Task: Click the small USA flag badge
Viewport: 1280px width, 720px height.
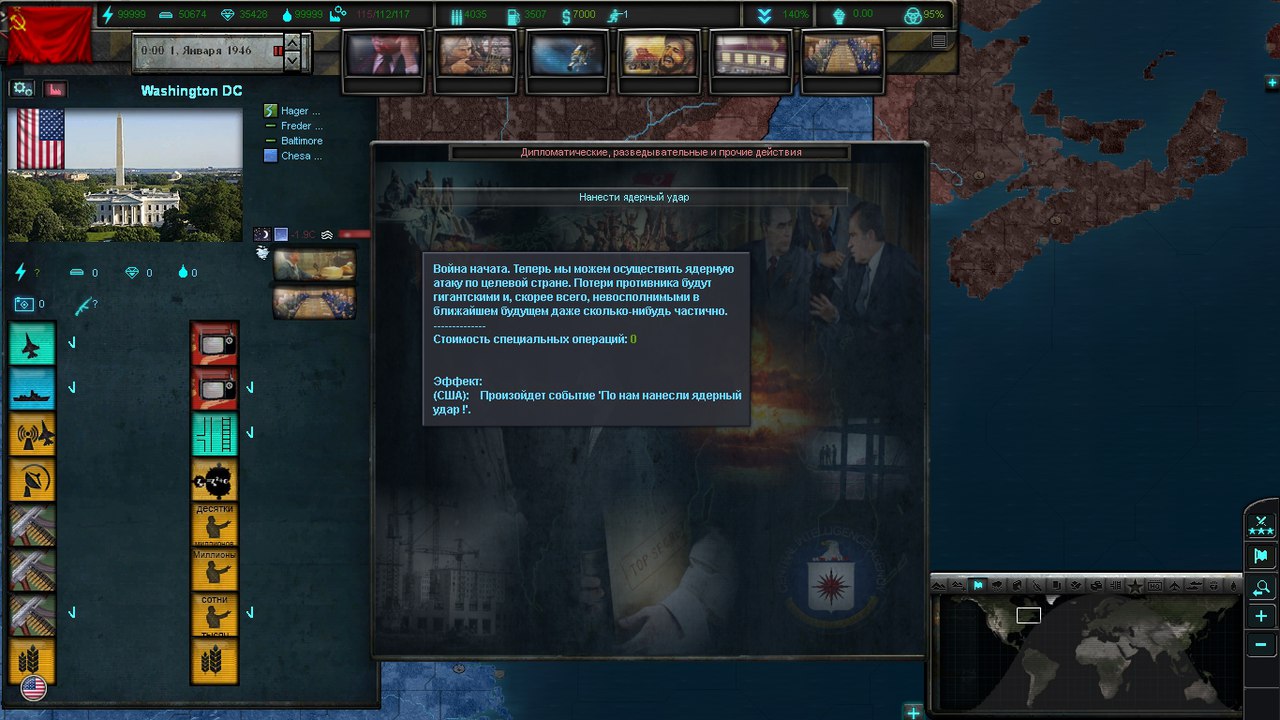Action: 33,688
